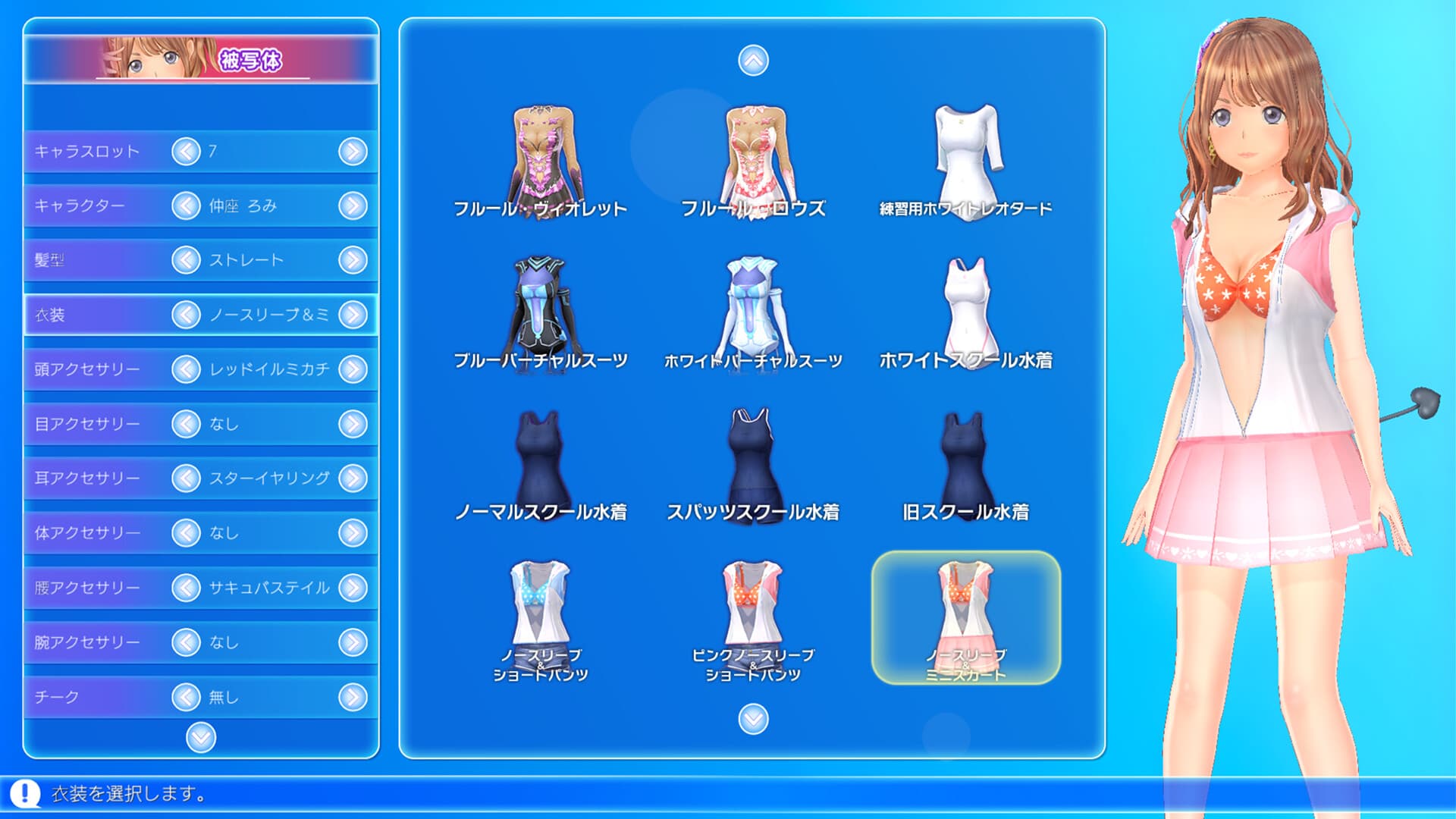The image size is (1456, 819).
Task: Select the 腰アクセサリー settings row
Action: pos(99,587)
